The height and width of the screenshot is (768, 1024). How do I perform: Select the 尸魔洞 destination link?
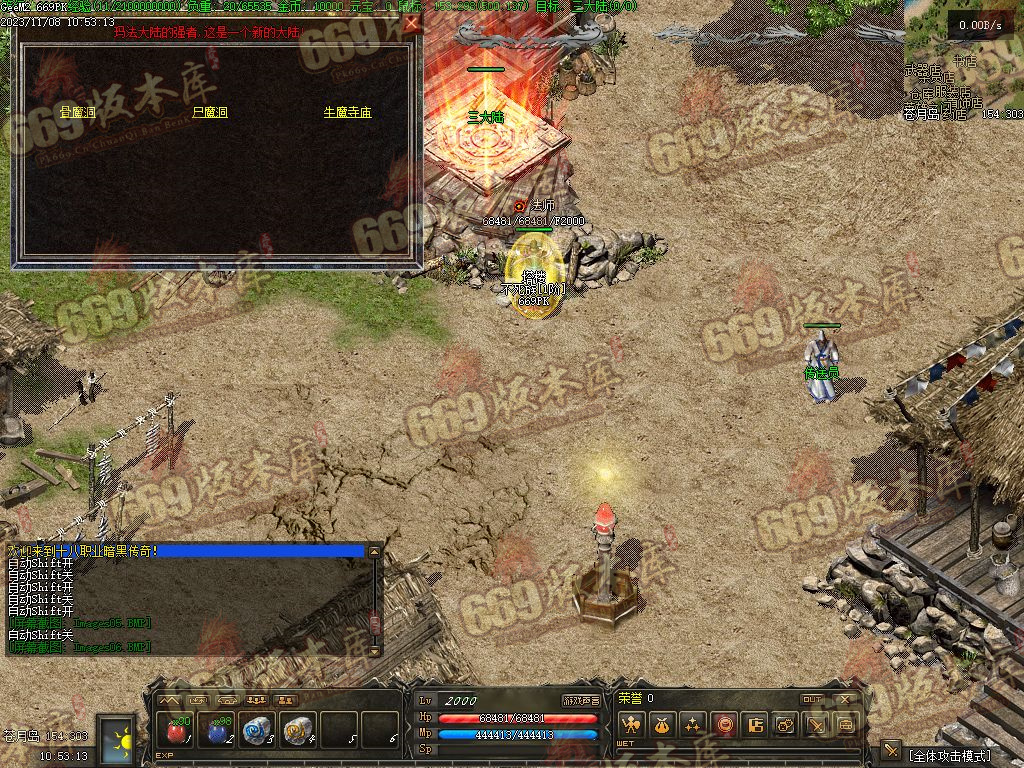point(210,113)
